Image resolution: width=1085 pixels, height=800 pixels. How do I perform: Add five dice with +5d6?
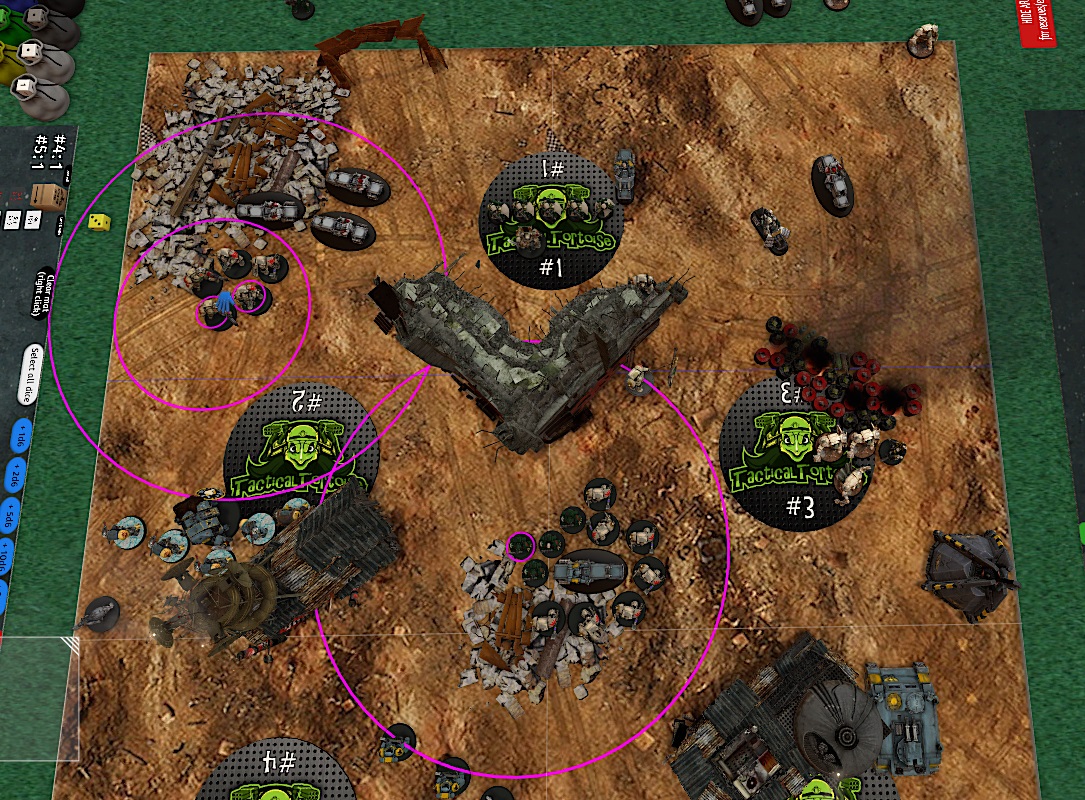pyautogui.click(x=8, y=518)
